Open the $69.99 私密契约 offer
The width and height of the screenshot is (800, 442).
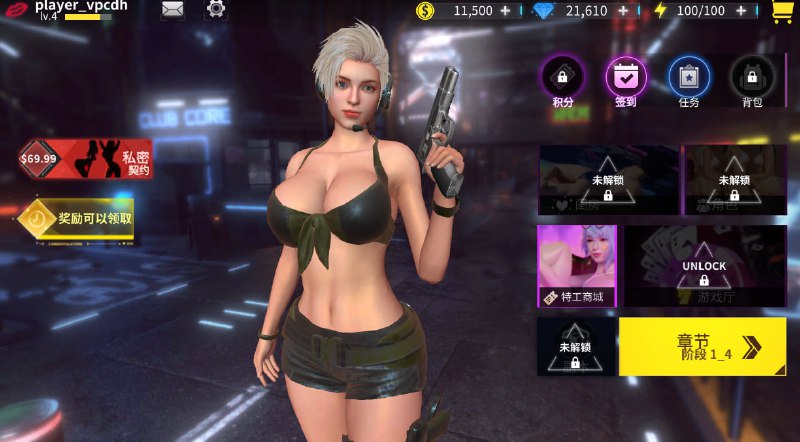tap(85, 159)
